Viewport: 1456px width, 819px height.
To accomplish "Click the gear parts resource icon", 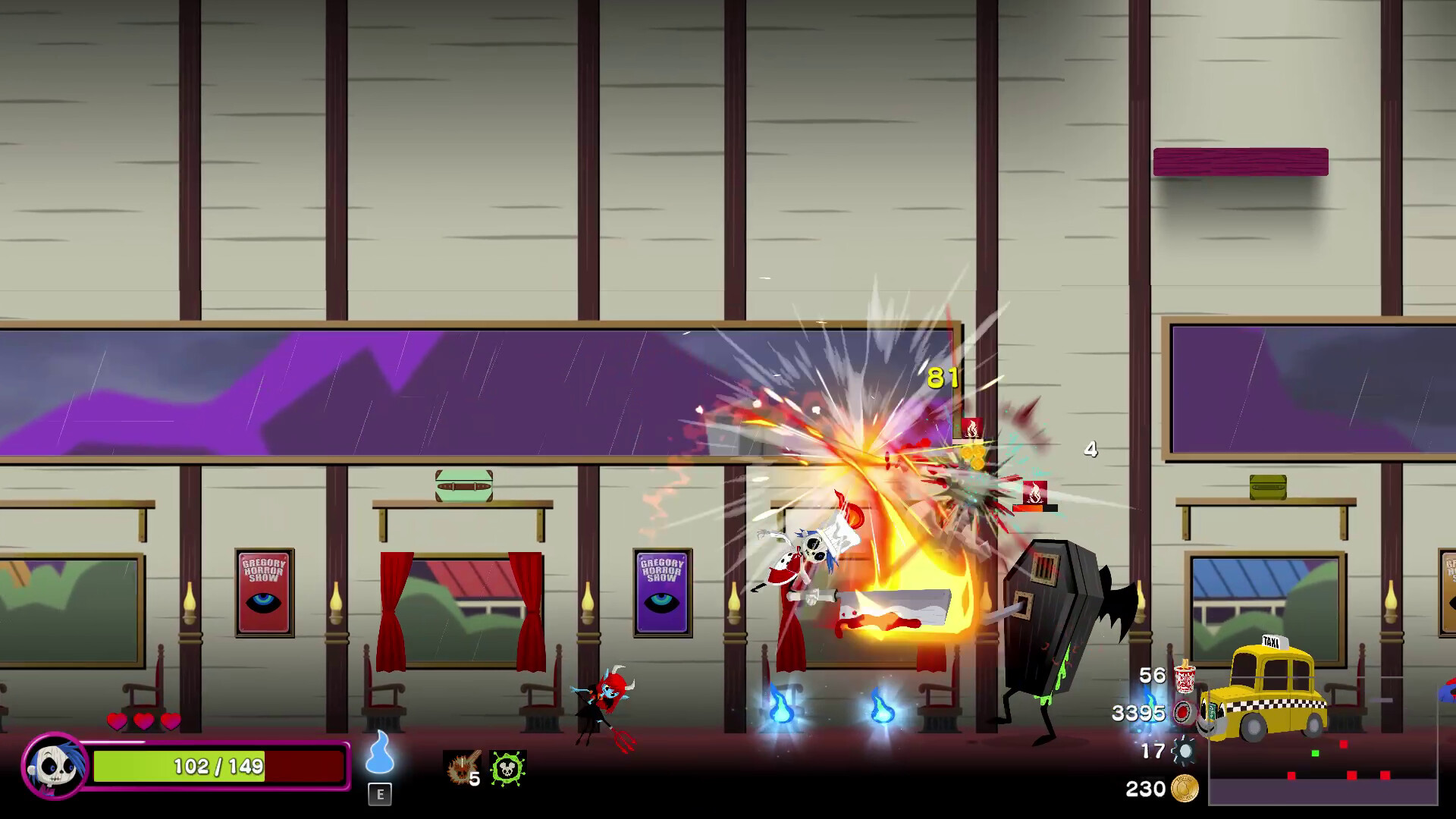I will (x=1184, y=751).
